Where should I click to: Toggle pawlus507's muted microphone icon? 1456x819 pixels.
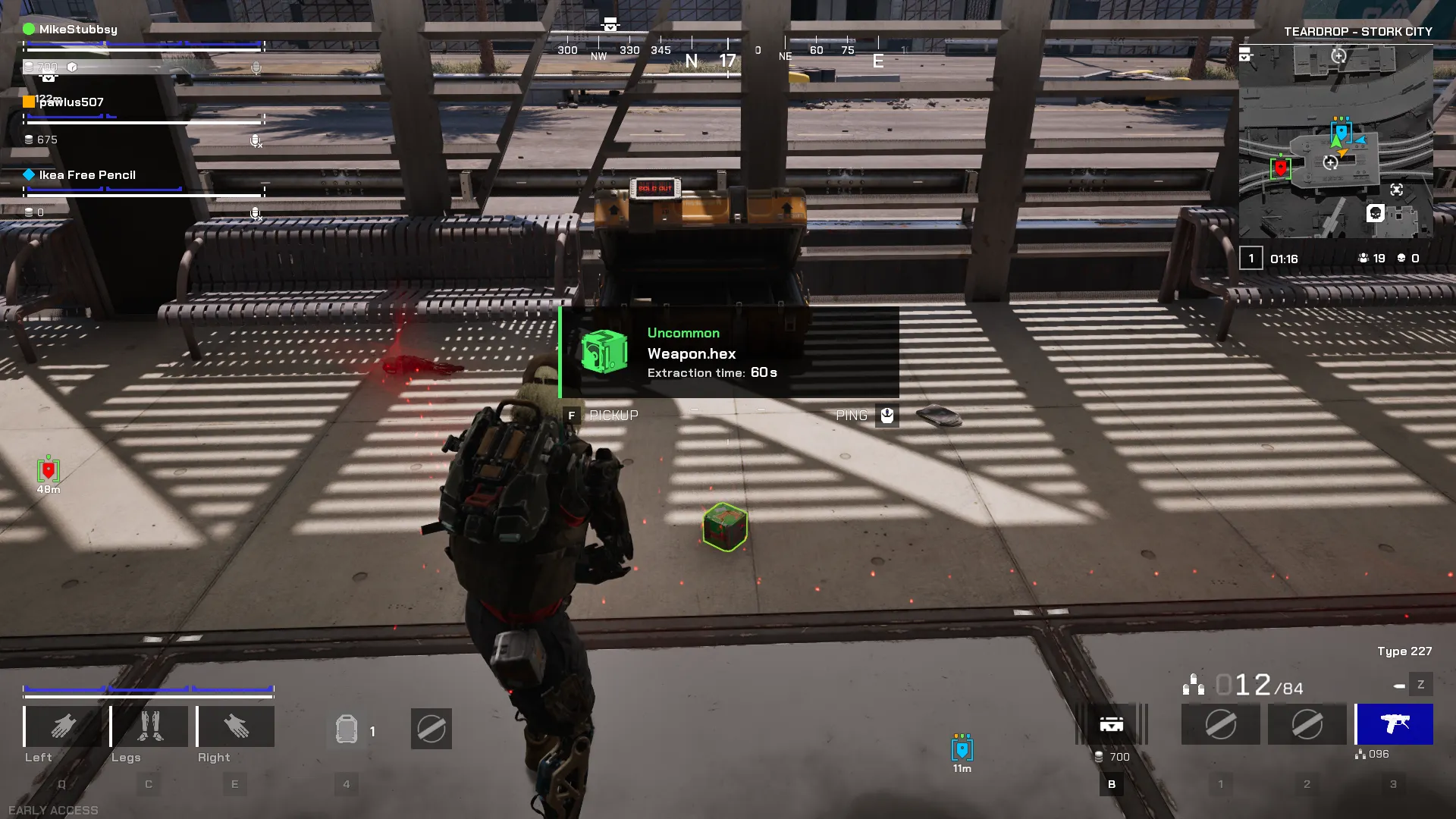click(256, 141)
